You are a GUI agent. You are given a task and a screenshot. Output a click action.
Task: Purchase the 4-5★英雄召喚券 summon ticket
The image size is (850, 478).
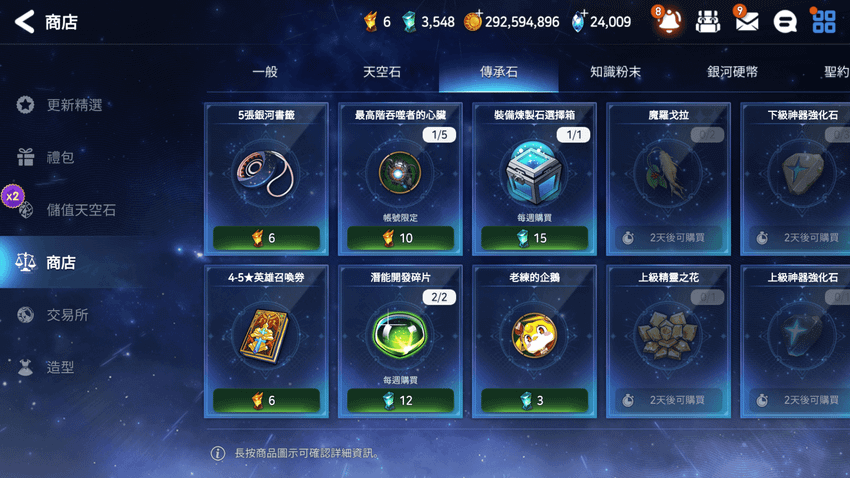tap(266, 400)
